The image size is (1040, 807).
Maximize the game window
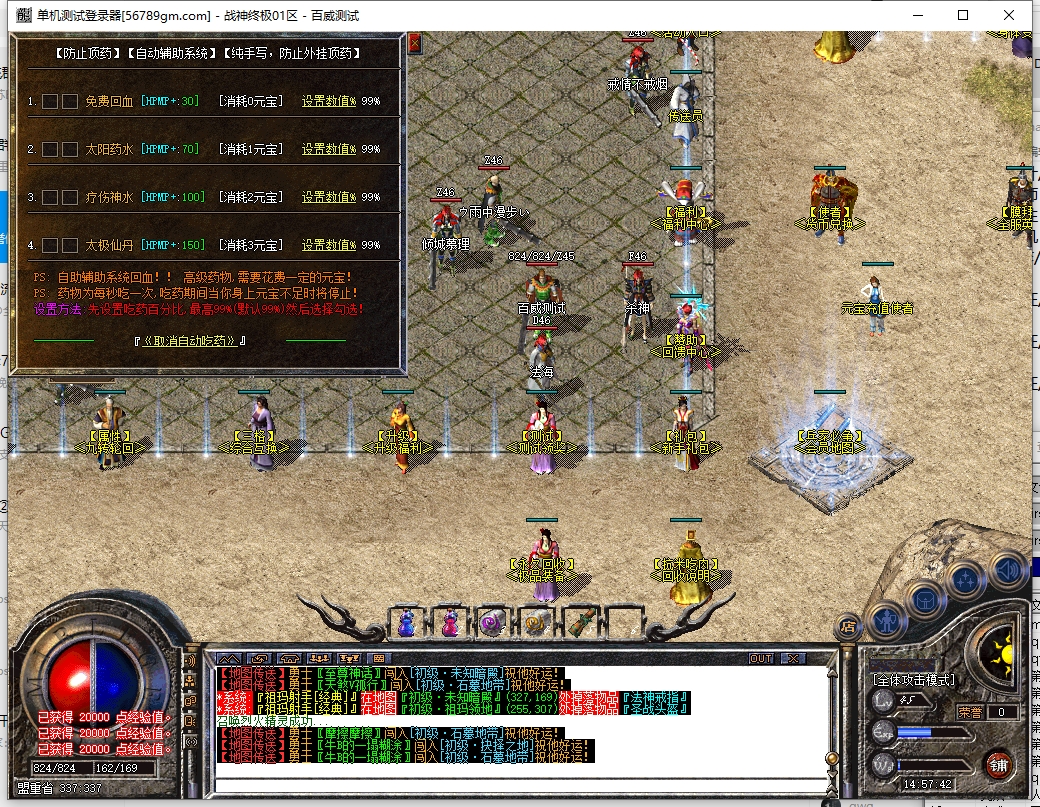(x=963, y=15)
